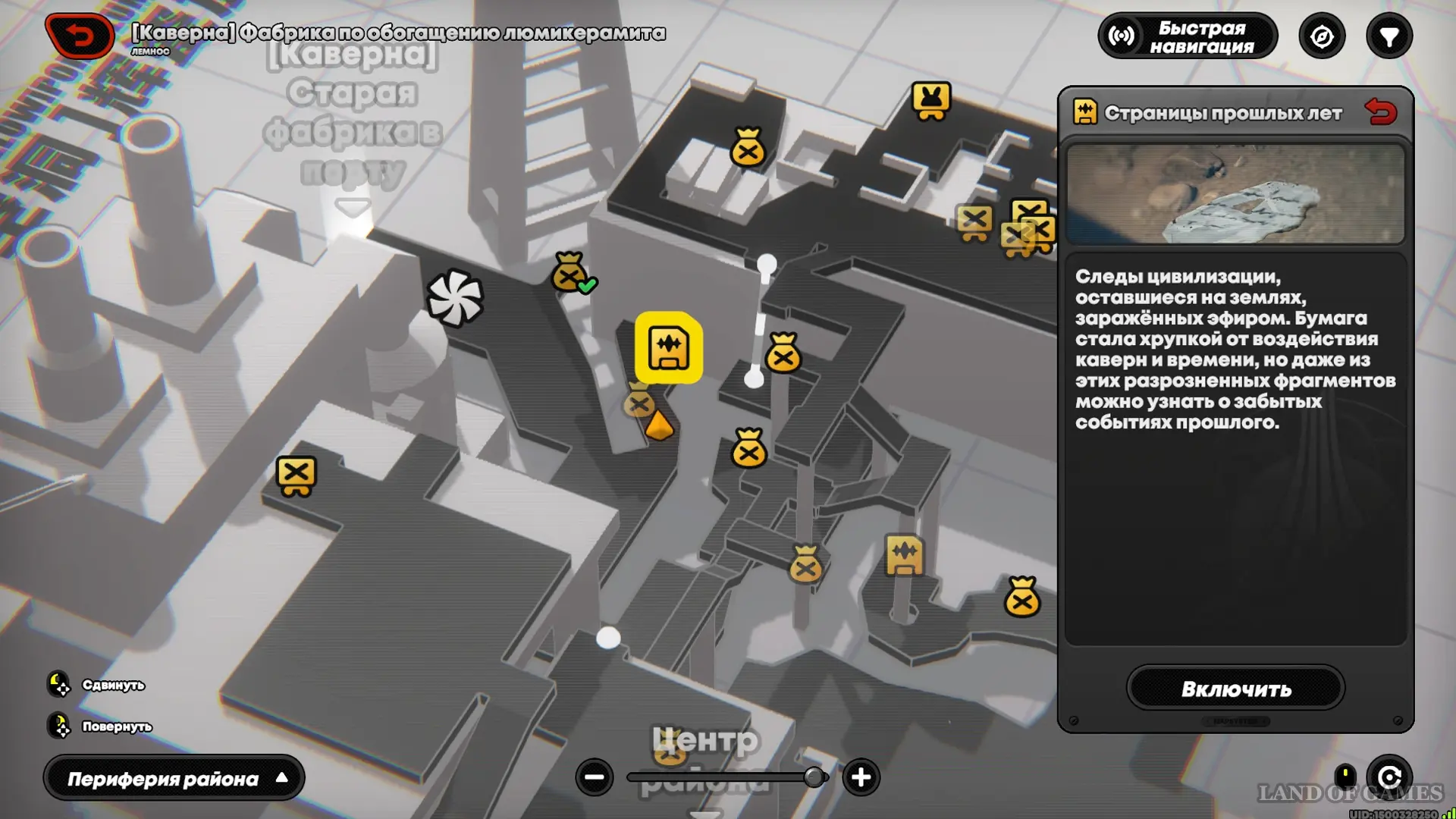Select the pinwheel fan map marker
Viewport: 1456px width, 819px height.
455,297
